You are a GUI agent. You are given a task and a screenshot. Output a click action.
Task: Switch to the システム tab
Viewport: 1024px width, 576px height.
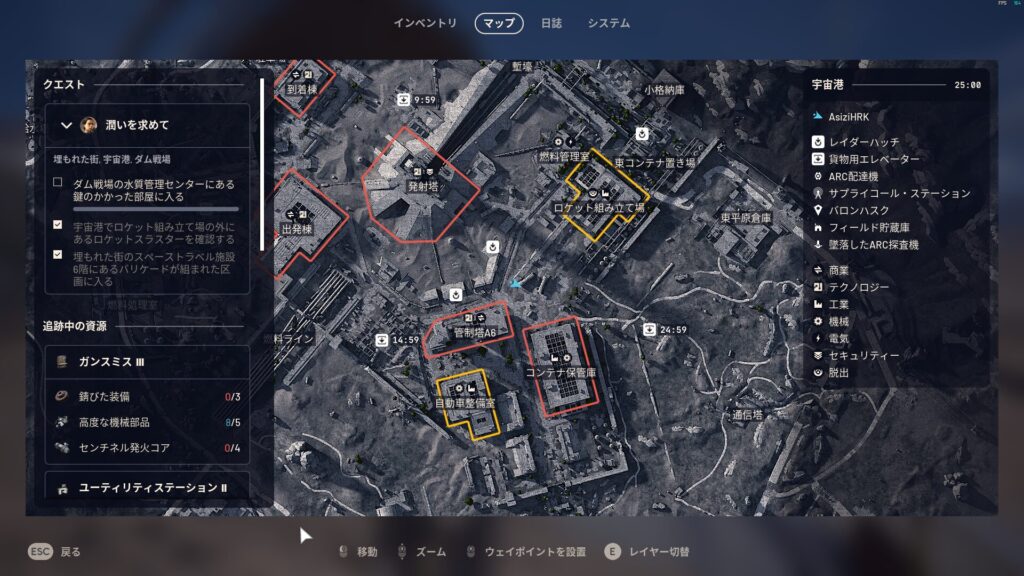(608, 23)
